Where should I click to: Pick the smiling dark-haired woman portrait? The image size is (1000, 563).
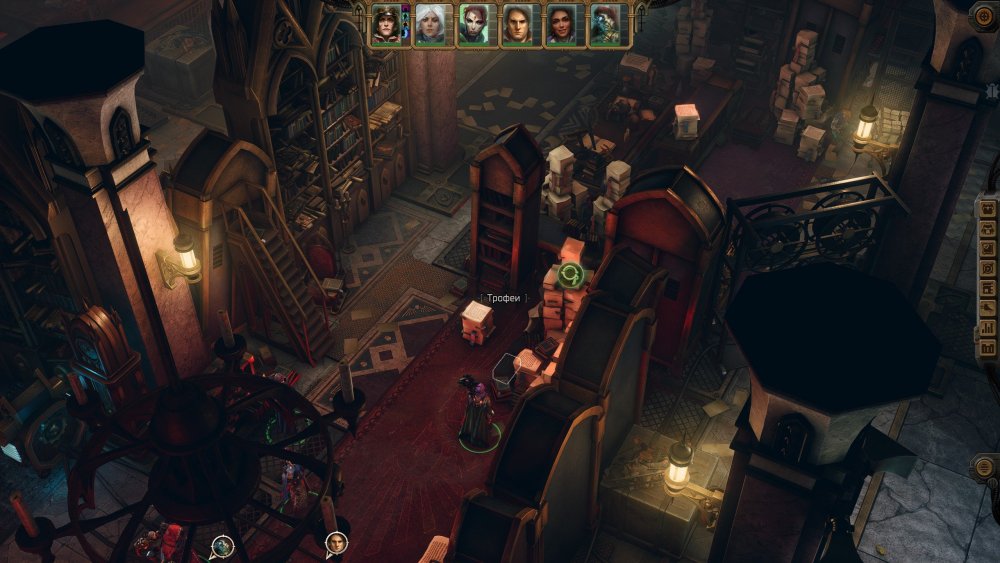click(560, 24)
